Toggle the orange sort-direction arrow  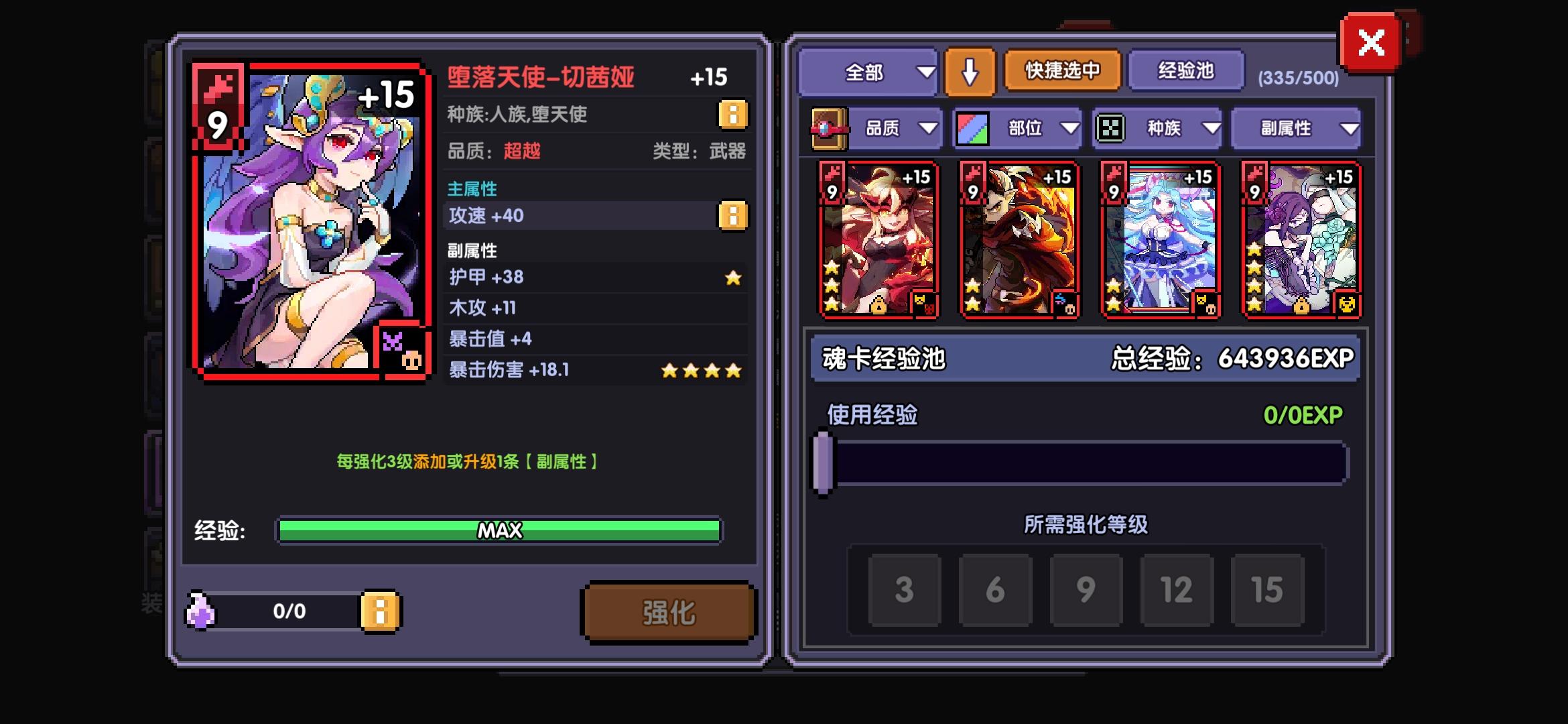click(970, 71)
